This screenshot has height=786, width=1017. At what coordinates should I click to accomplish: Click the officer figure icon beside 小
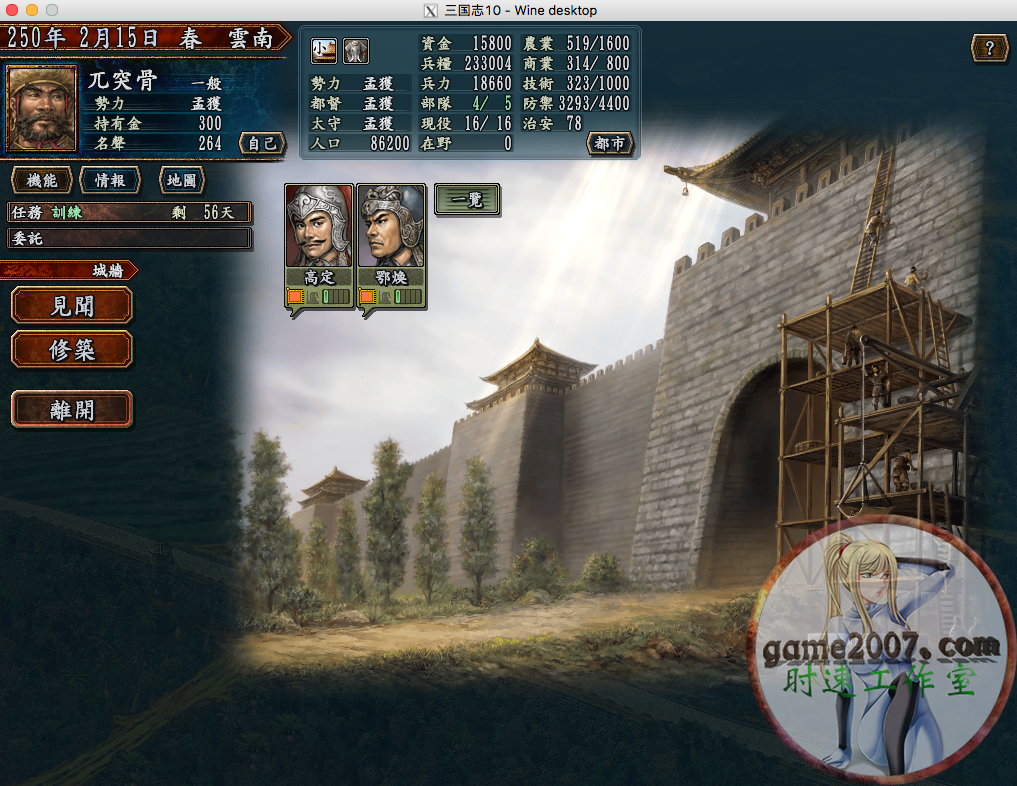[356, 50]
